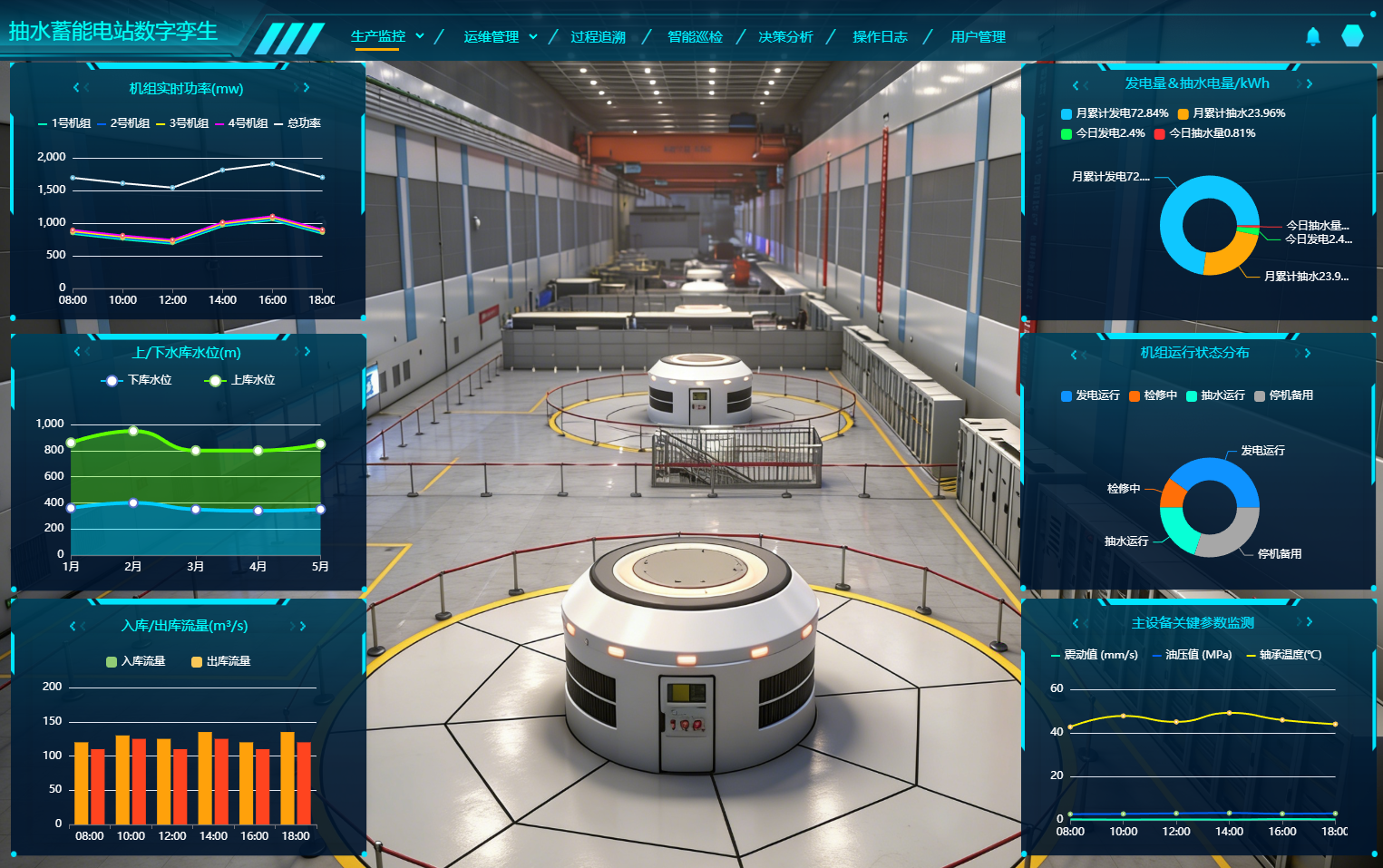Toggle 下库水位 series in water level chart
Screen dimensions: 1383x868
(138, 380)
